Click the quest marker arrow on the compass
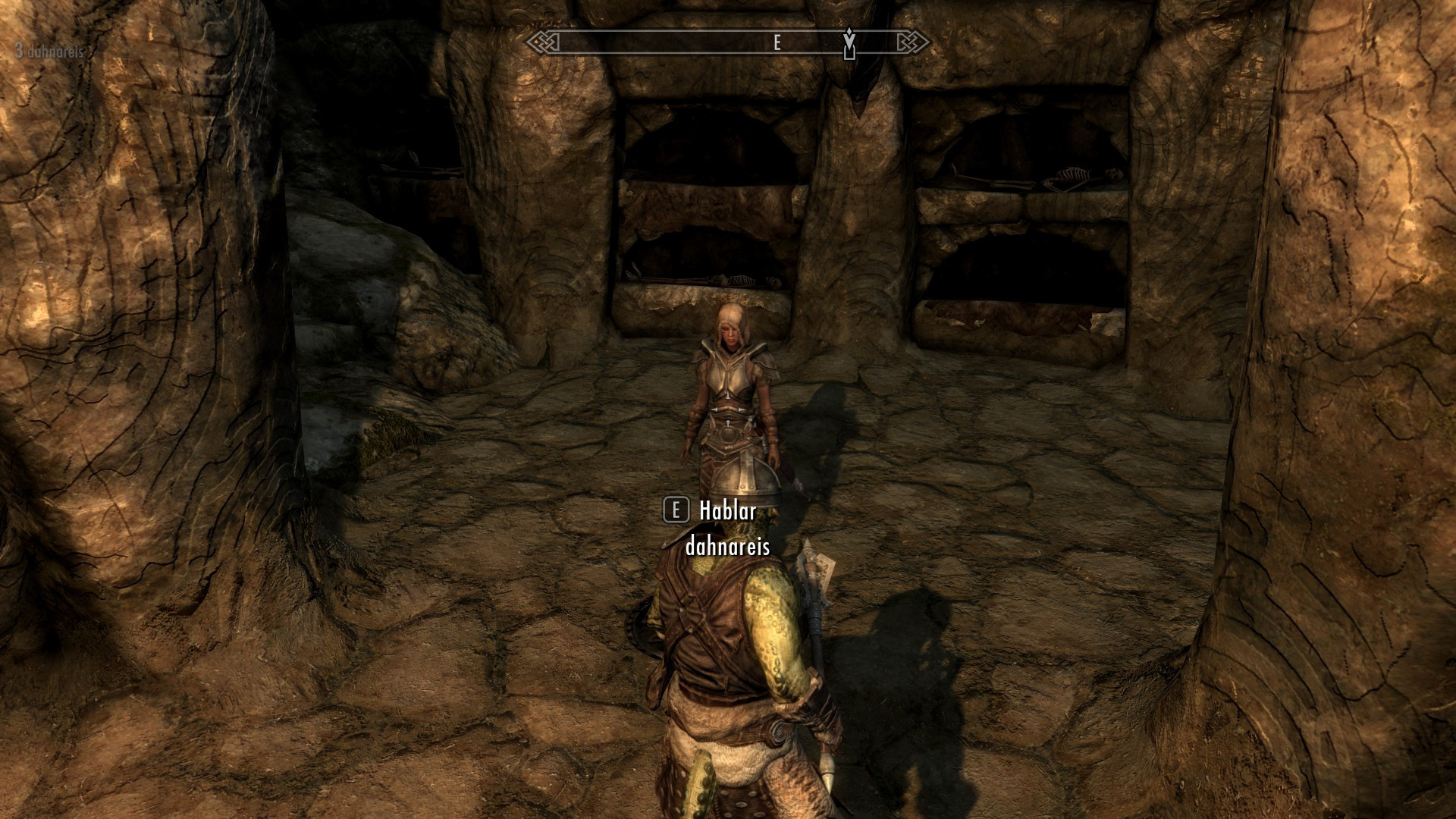This screenshot has width=1456, height=819. tap(849, 42)
